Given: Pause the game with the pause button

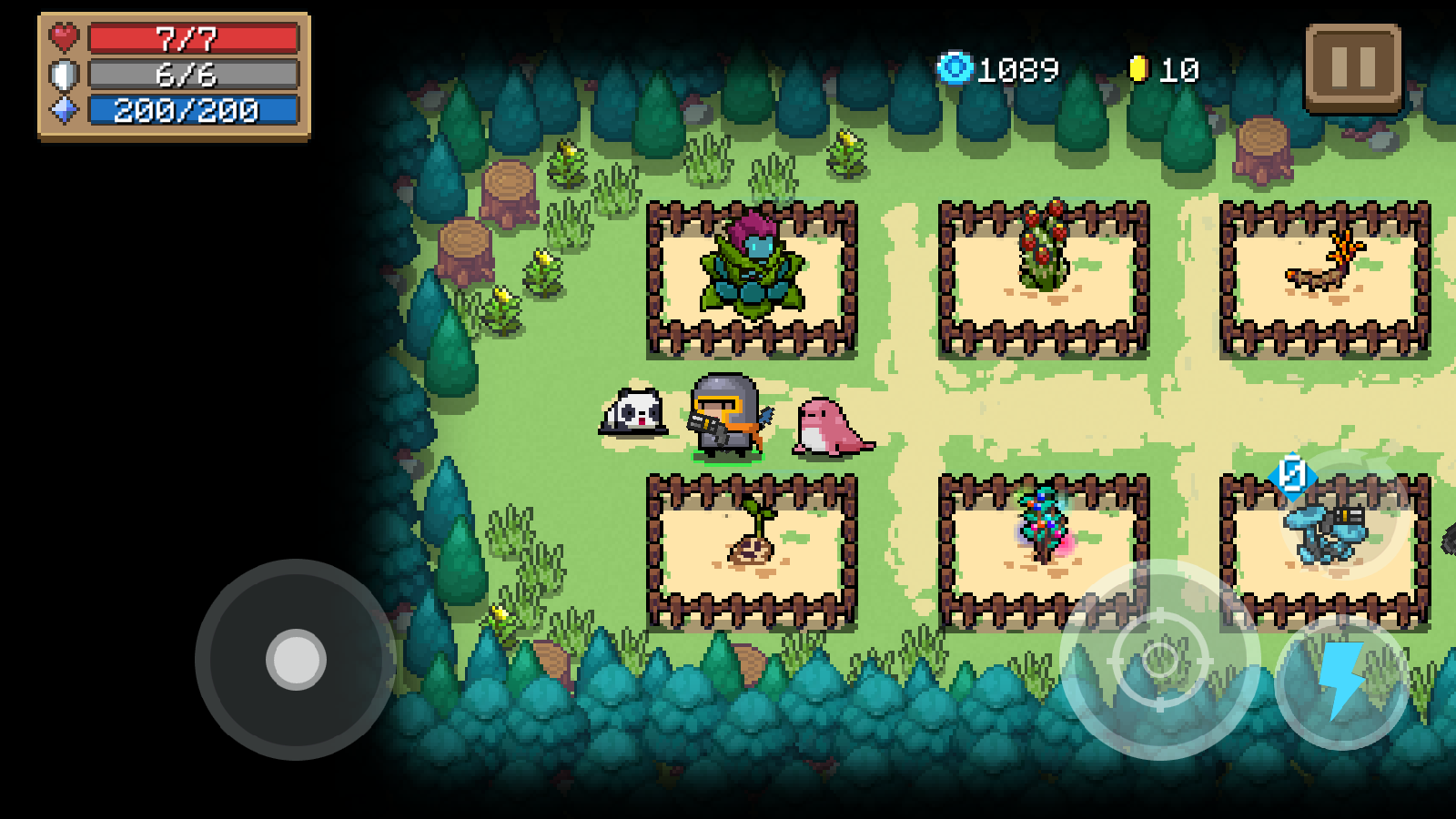Looking at the screenshot, I should pos(1353,67).
